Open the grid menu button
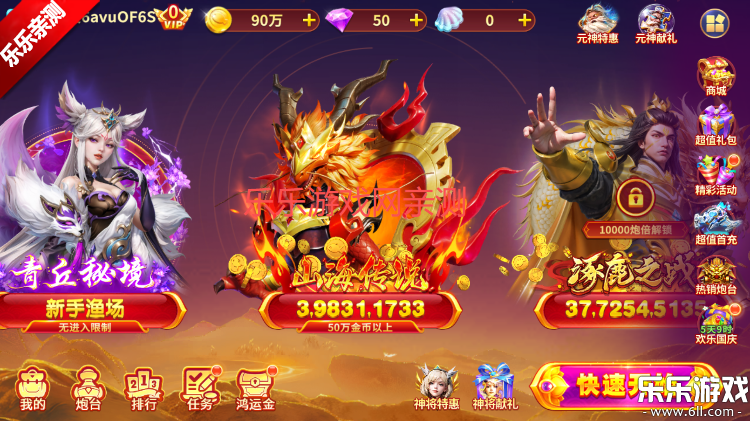Image resolution: width=750 pixels, height=421 pixels. tap(714, 22)
